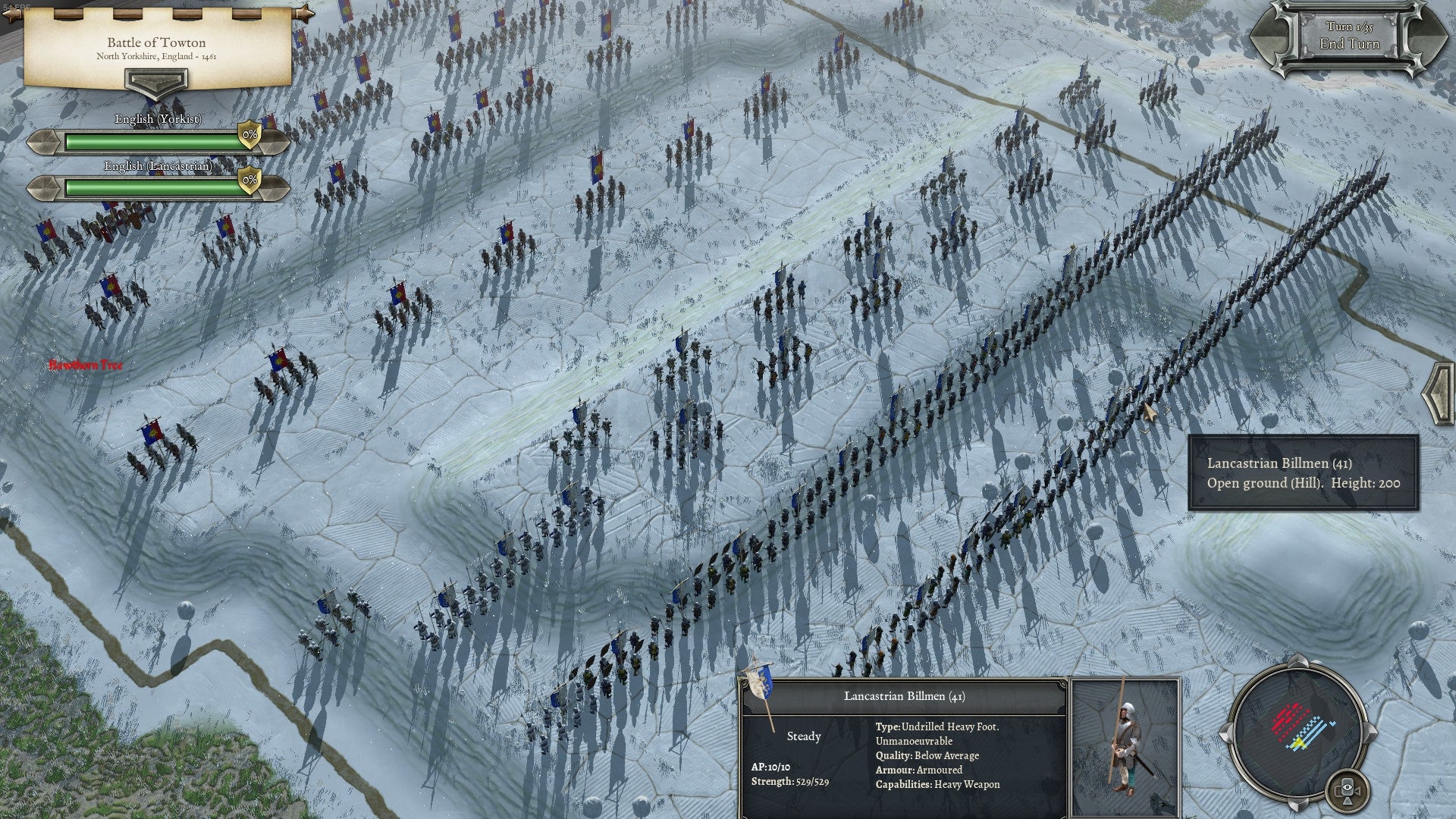Click the north compass arrow on the minimap
The width and height of the screenshot is (1456, 819).
1298,662
